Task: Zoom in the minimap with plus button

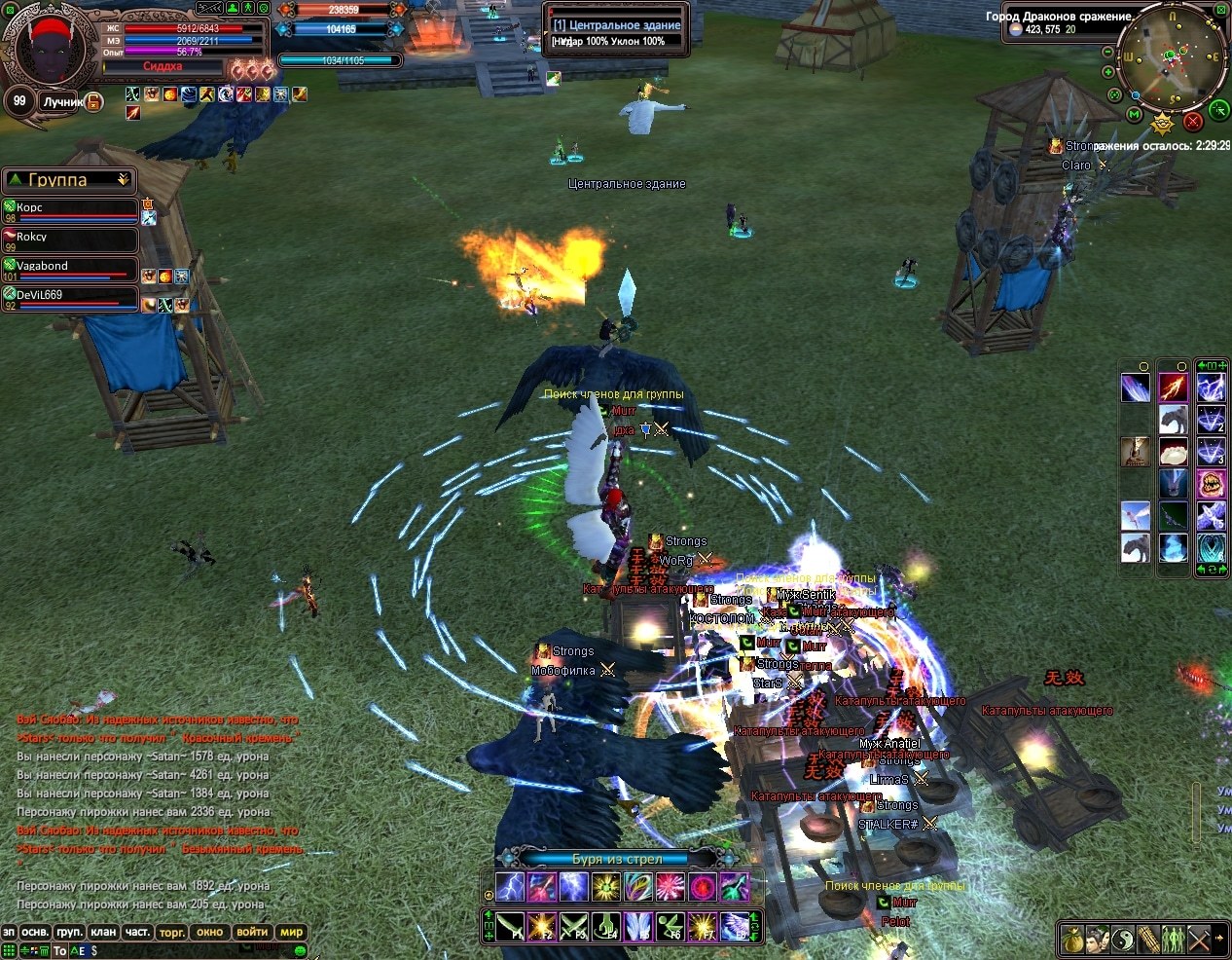Action: coord(1108,72)
